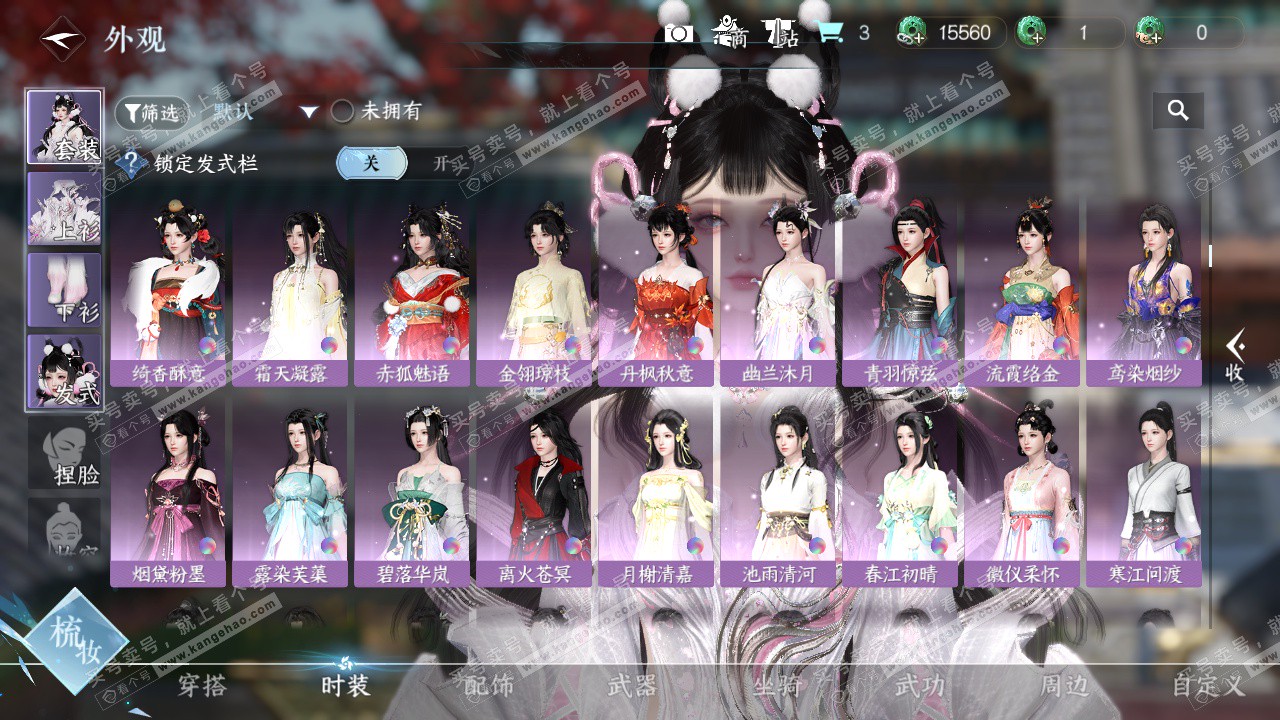Select the 离火苍冥 black-red outfit

coord(537,493)
